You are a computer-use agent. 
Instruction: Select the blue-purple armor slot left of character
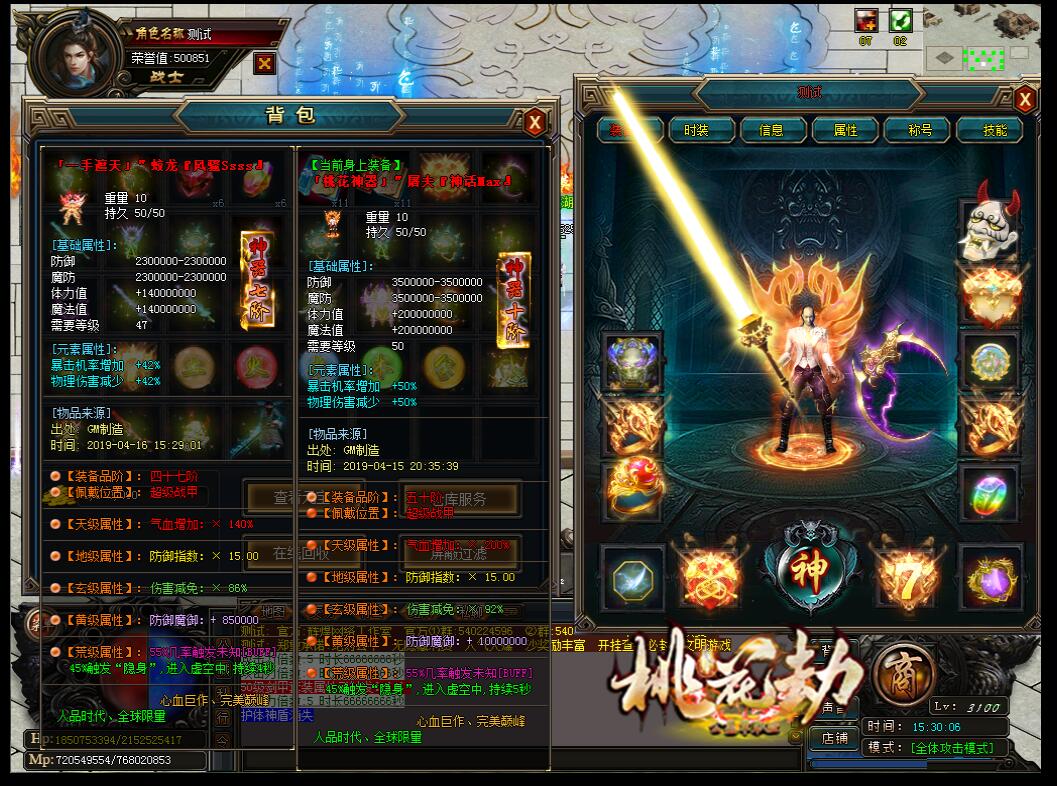633,362
